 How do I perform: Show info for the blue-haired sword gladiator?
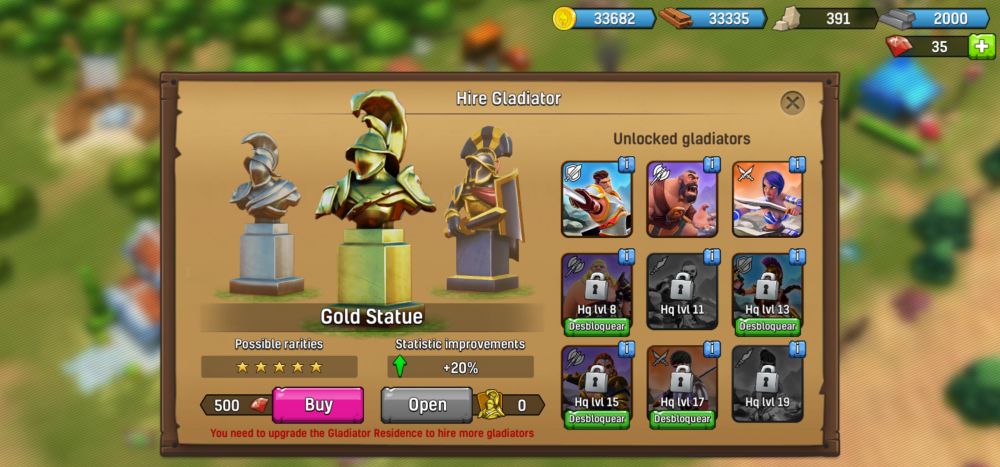click(x=797, y=164)
